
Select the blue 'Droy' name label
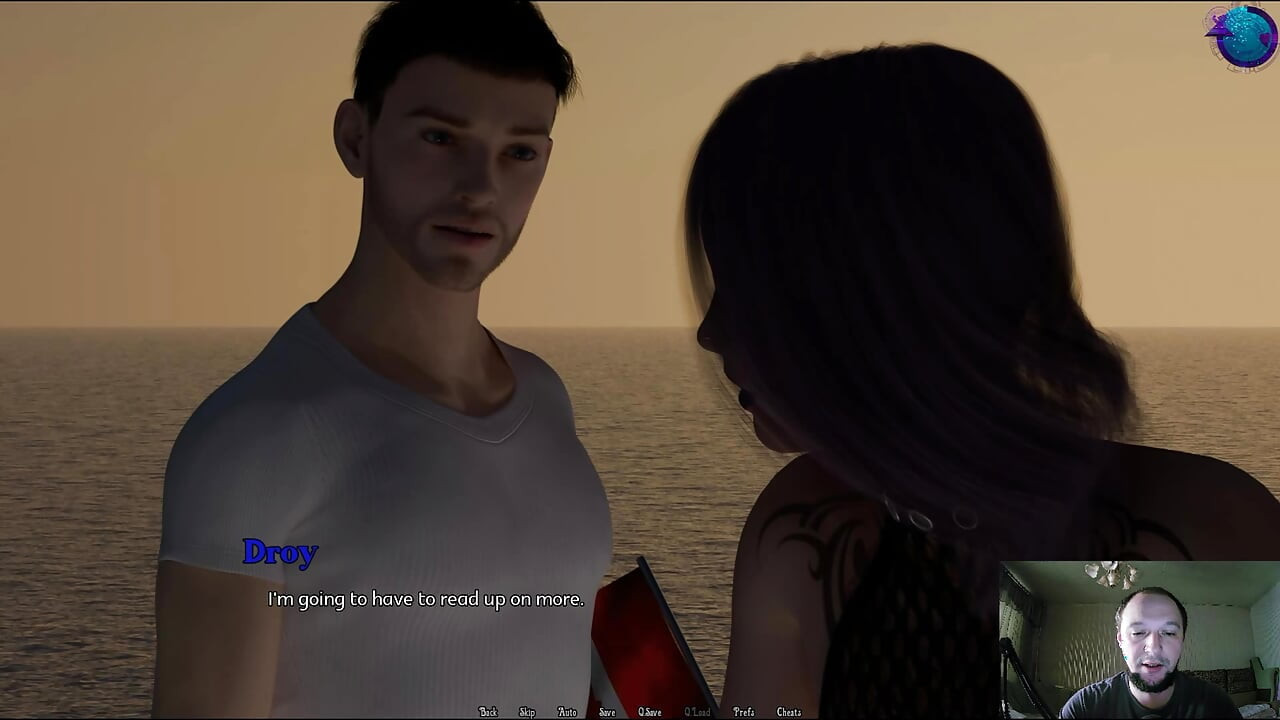pos(281,553)
